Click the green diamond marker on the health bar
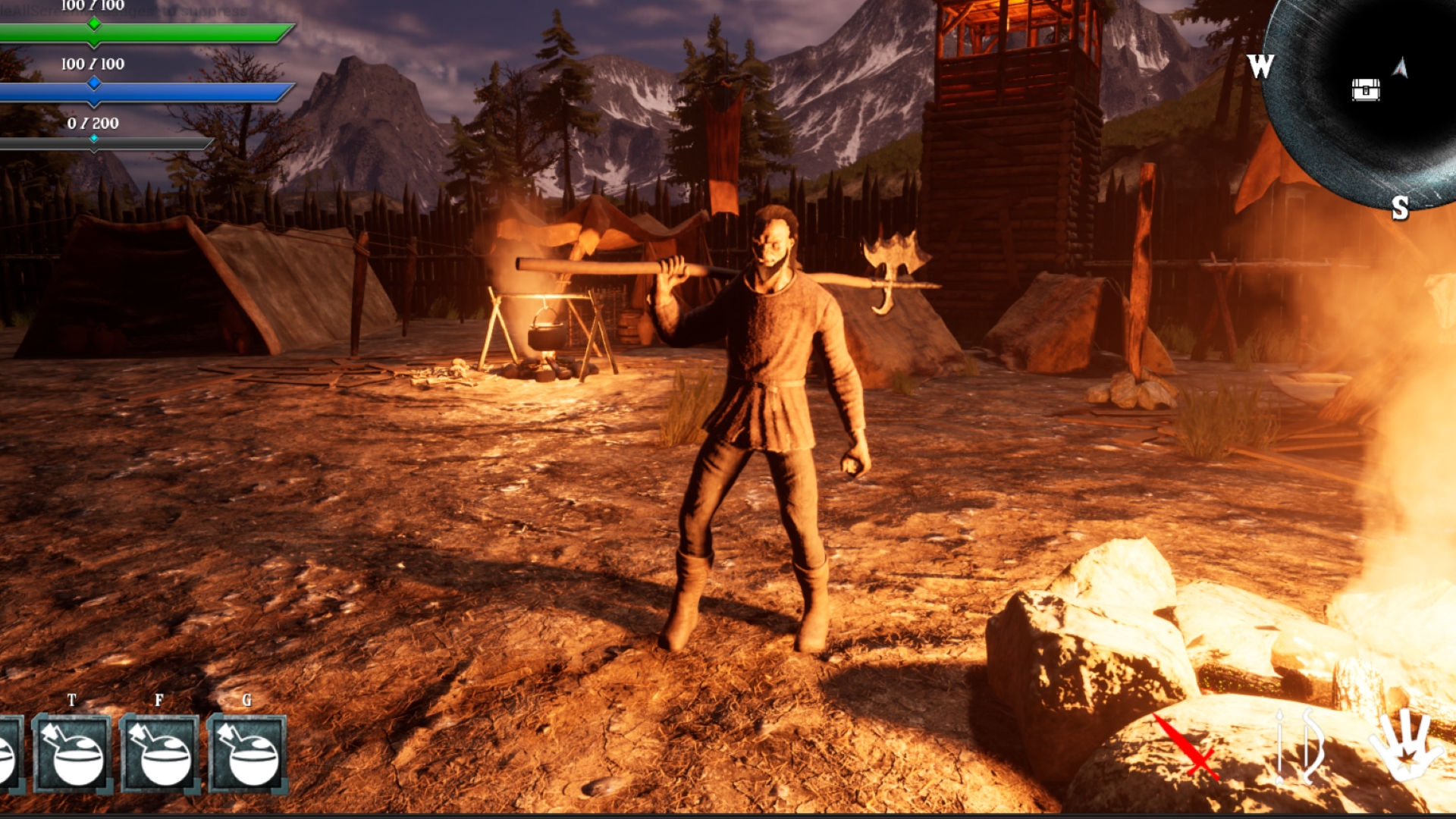The height and width of the screenshot is (819, 1456). point(93,24)
